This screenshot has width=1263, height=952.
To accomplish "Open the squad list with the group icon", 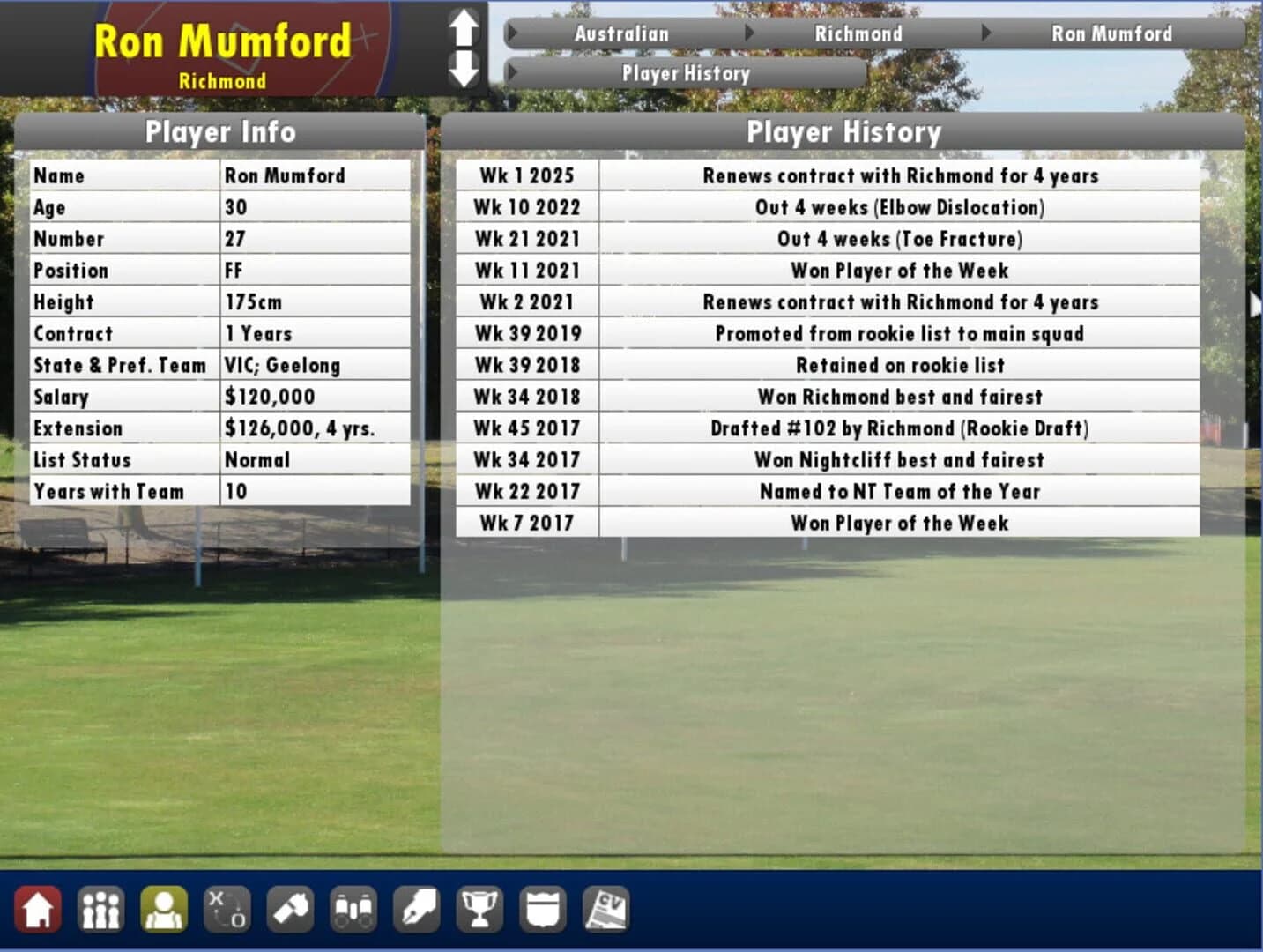I will click(101, 908).
